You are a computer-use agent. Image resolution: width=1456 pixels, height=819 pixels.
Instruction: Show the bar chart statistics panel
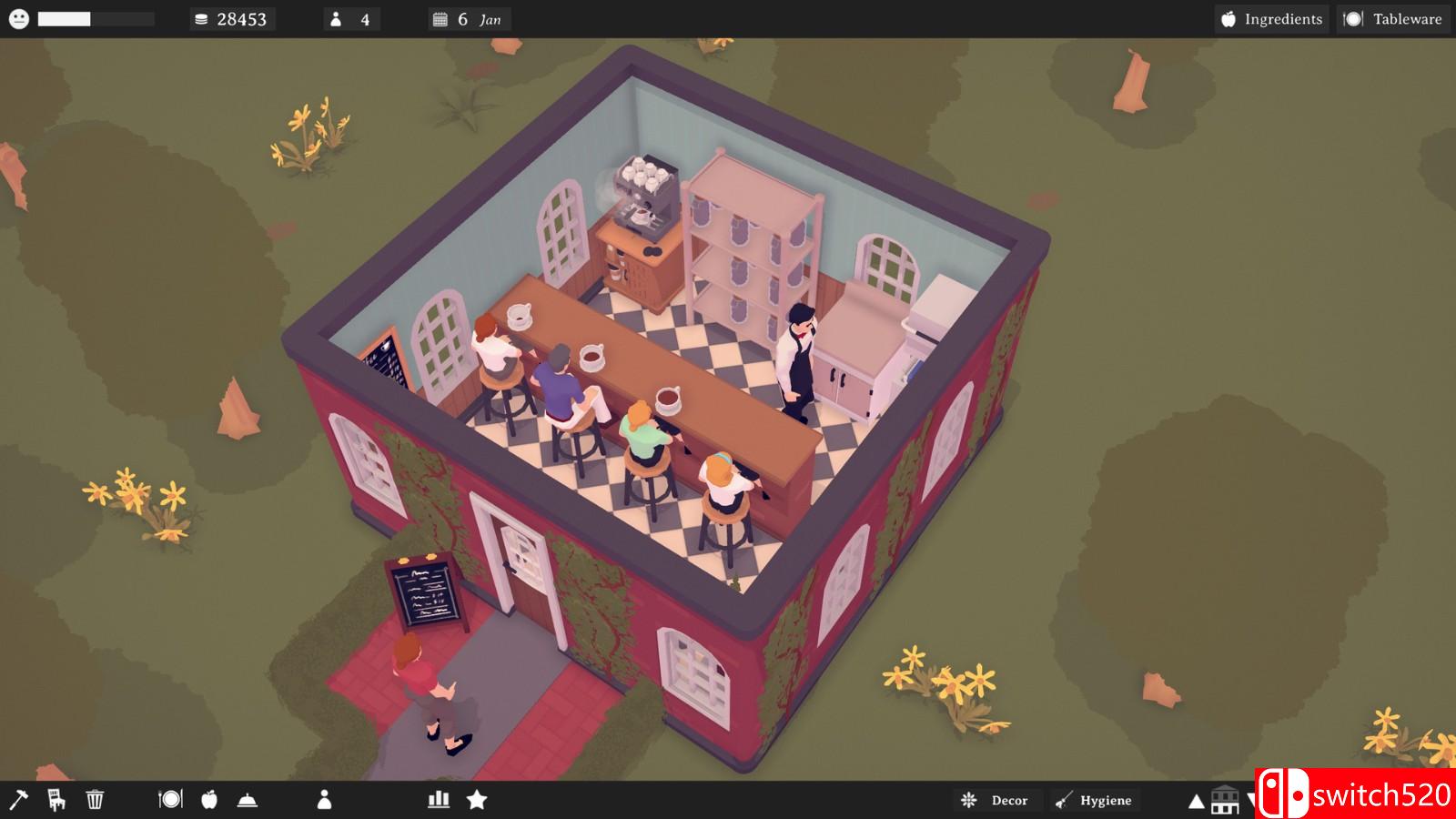439,800
